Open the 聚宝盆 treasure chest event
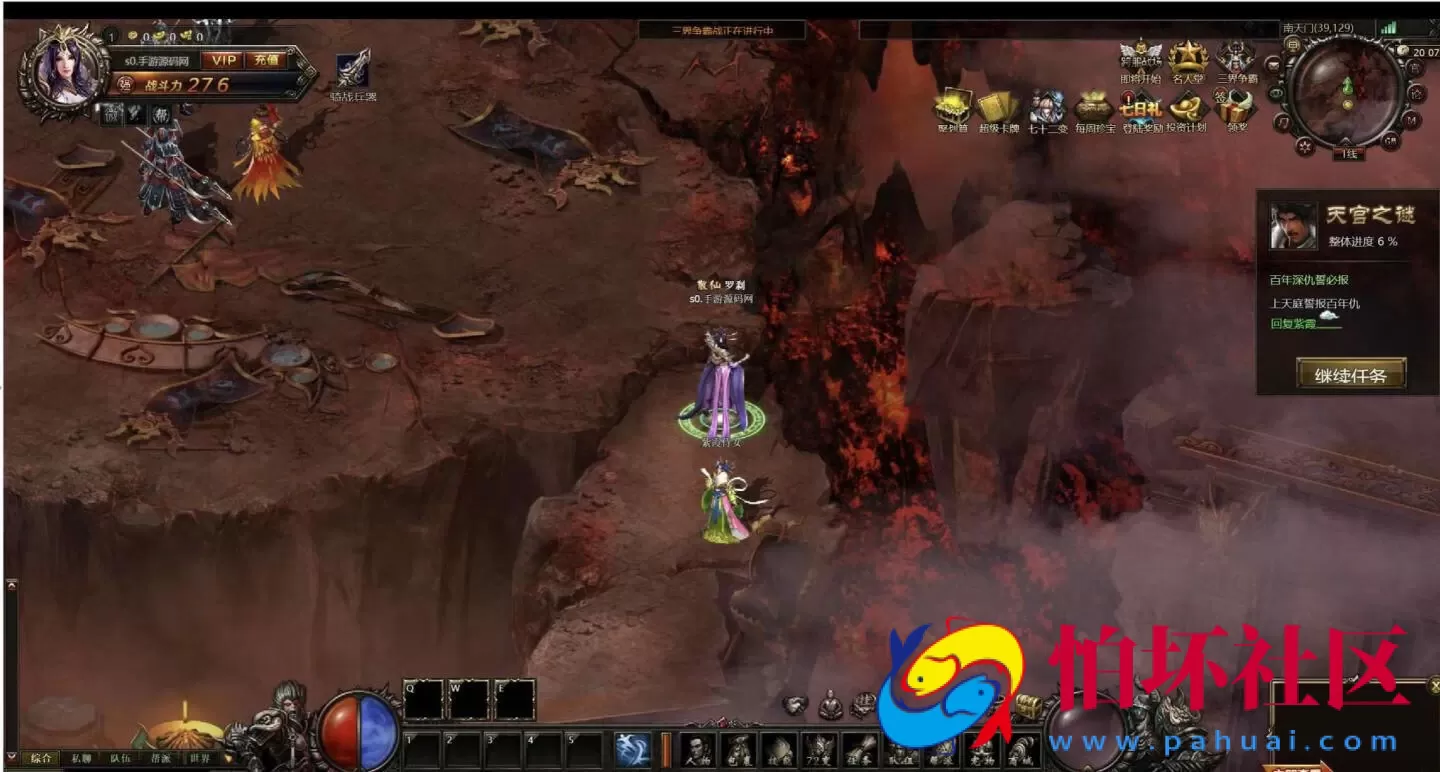Screen dimensions: 1440x772 click(x=953, y=108)
